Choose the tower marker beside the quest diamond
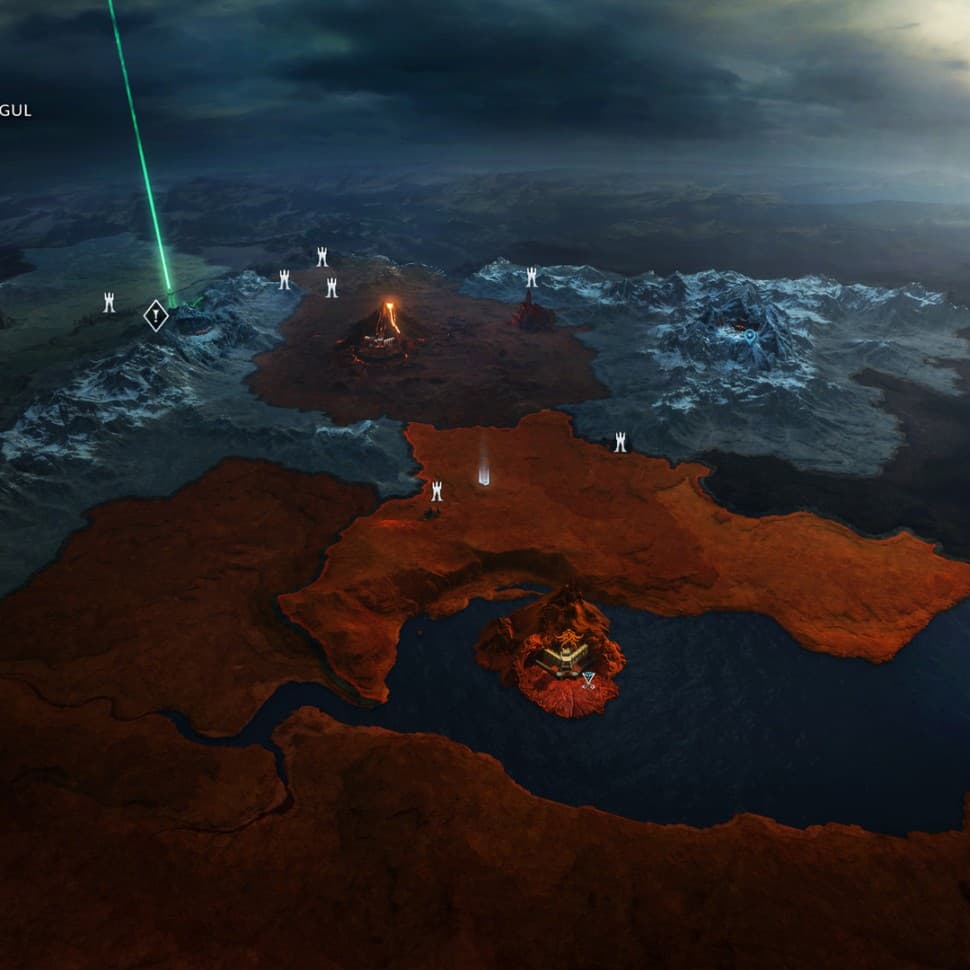 [109, 302]
